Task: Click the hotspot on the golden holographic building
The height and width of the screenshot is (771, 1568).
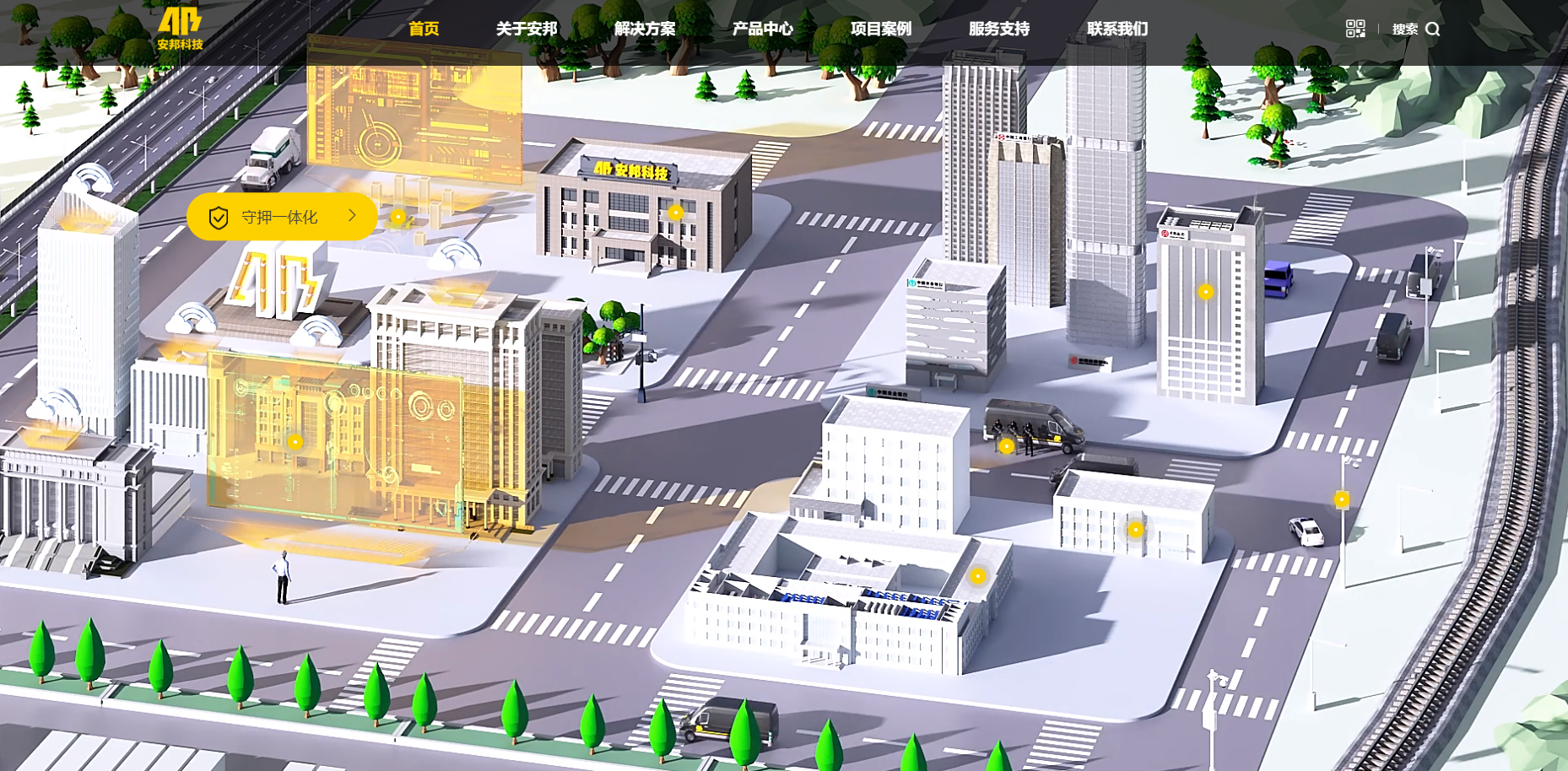Action: [295, 441]
